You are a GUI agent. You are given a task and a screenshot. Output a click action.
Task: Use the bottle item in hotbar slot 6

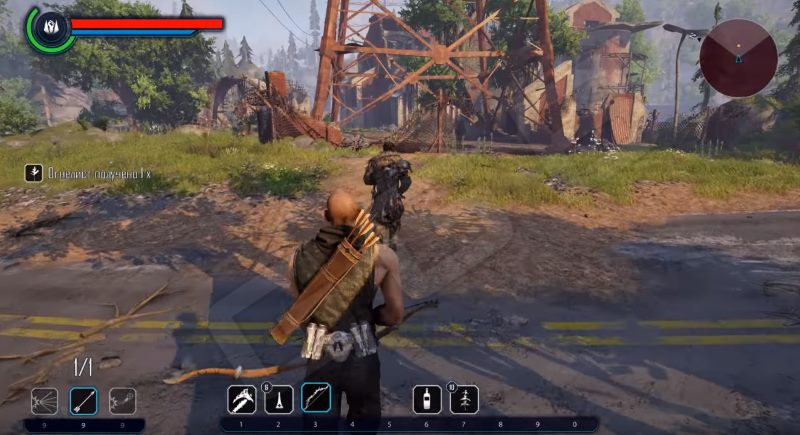click(427, 399)
